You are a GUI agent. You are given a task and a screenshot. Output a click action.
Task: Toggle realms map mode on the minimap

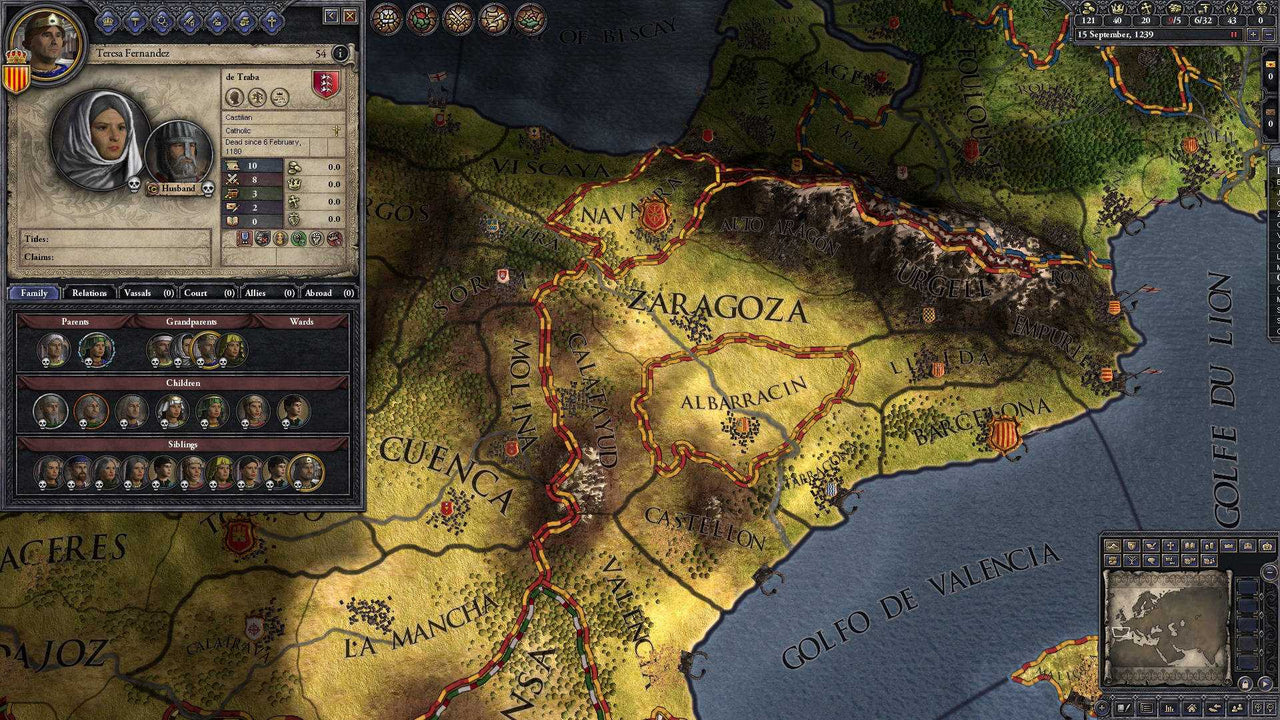coord(1131,544)
